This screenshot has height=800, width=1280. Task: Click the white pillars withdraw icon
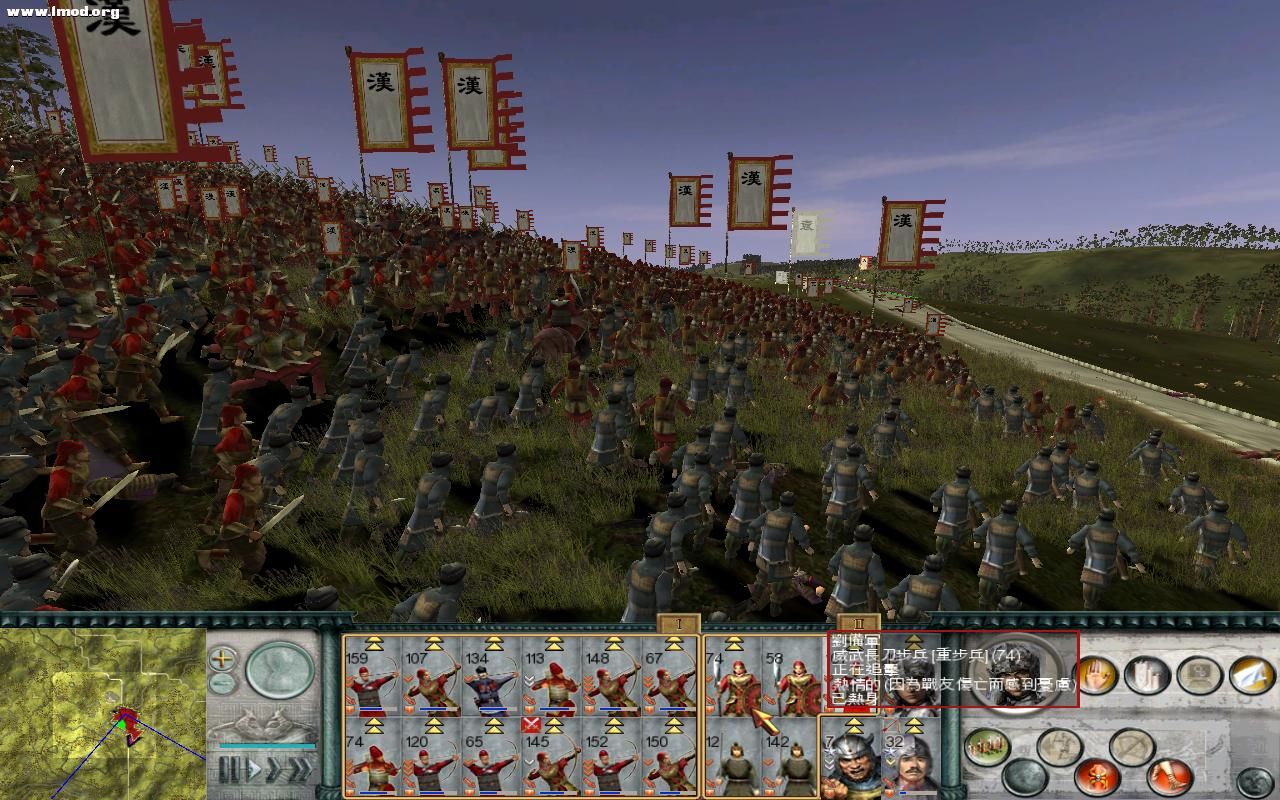pos(1147,676)
